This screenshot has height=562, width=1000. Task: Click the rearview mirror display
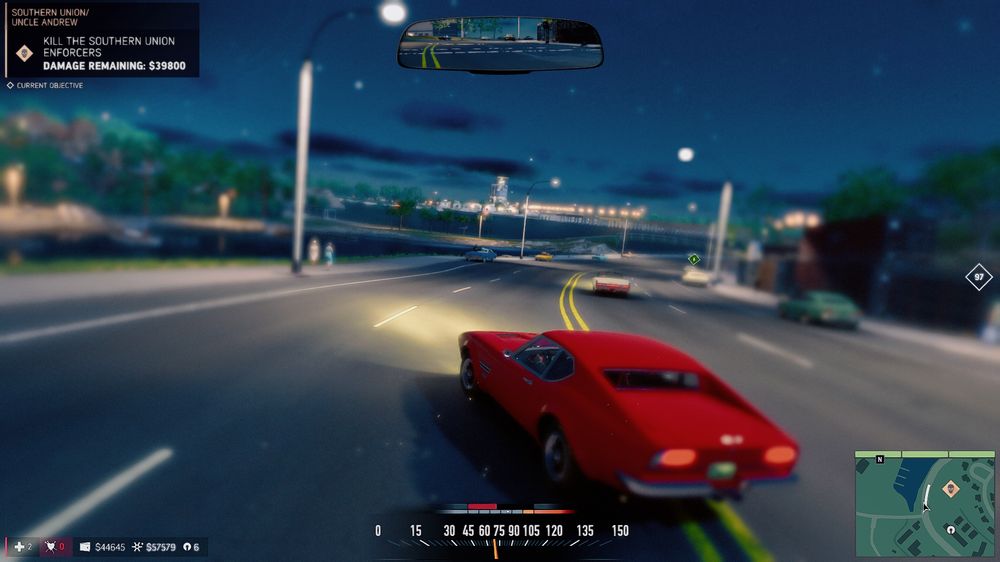point(500,45)
